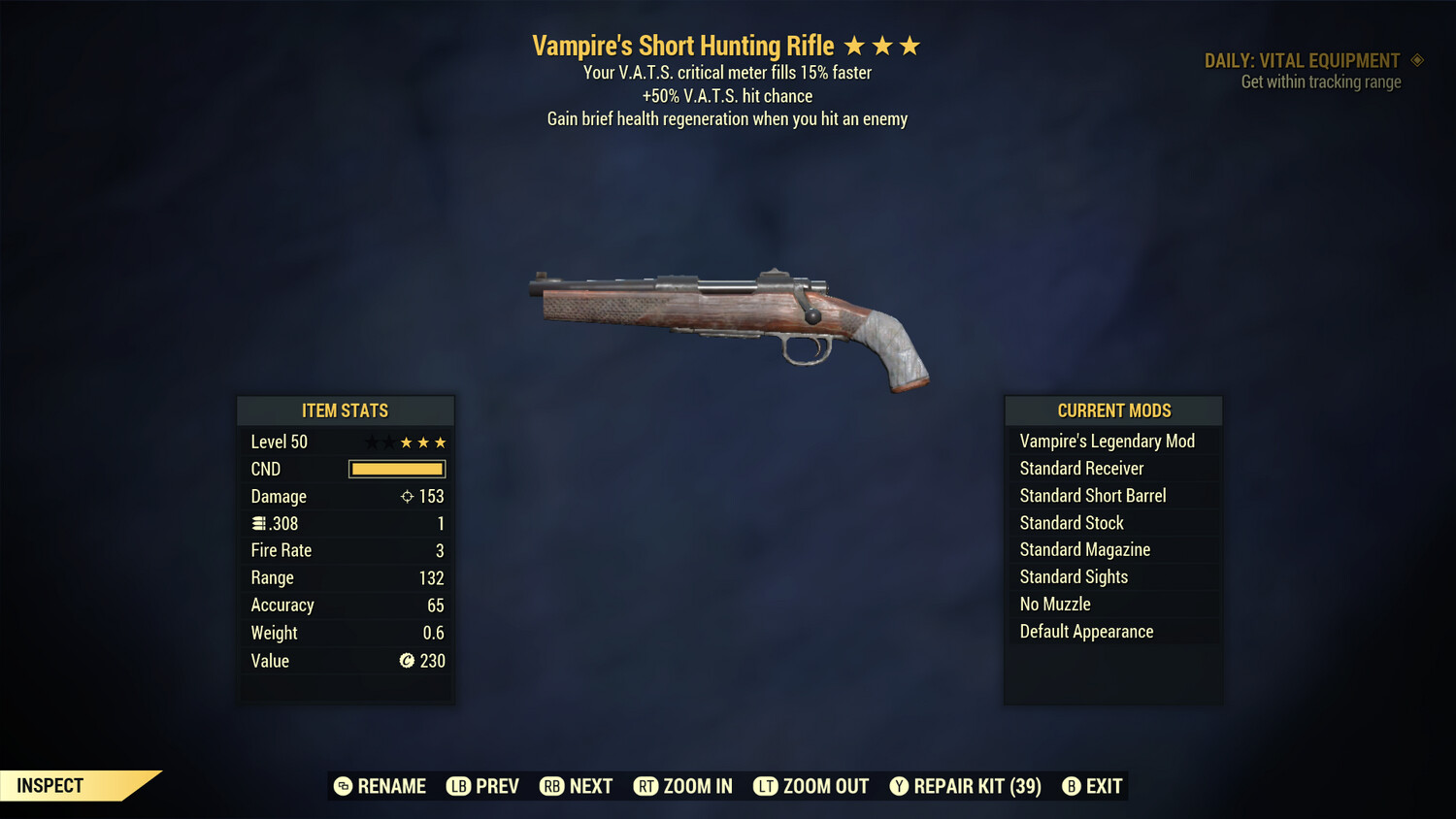
Task: Click the crosshair icon next to Damage
Action: pyautogui.click(x=407, y=496)
